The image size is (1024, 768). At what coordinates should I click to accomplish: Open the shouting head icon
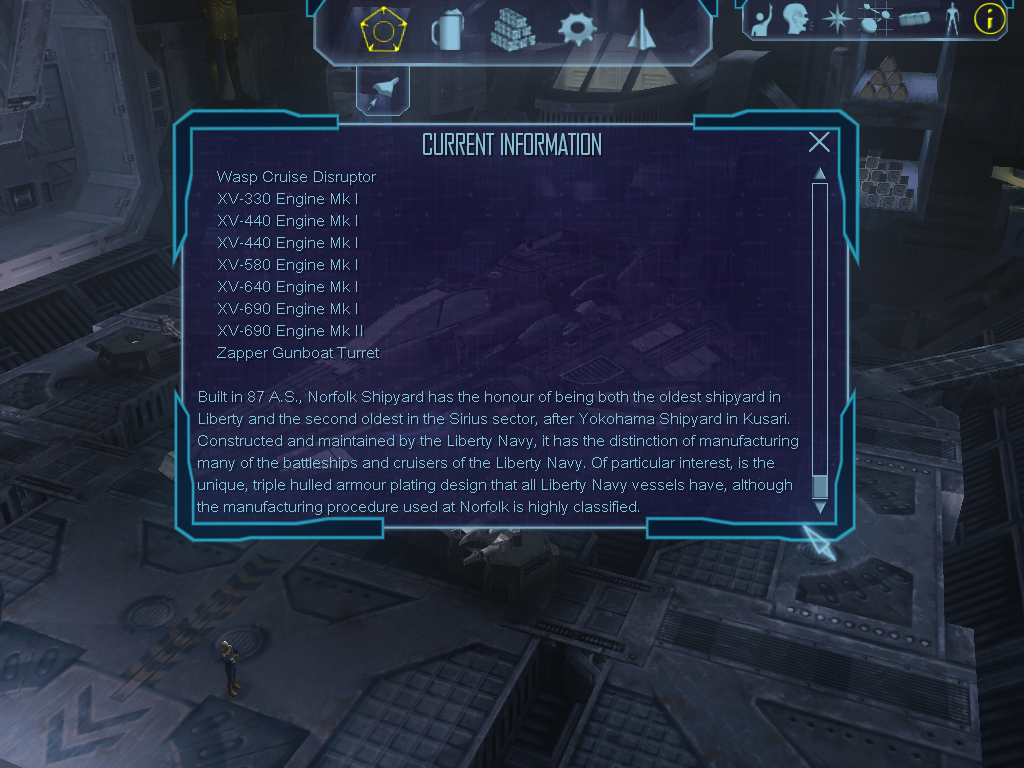(796, 18)
